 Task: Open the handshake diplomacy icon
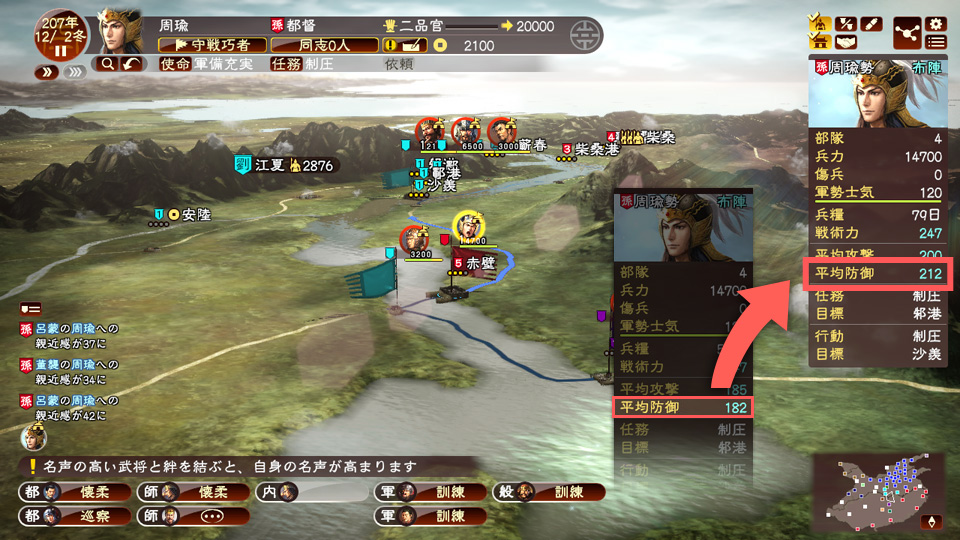click(846, 42)
